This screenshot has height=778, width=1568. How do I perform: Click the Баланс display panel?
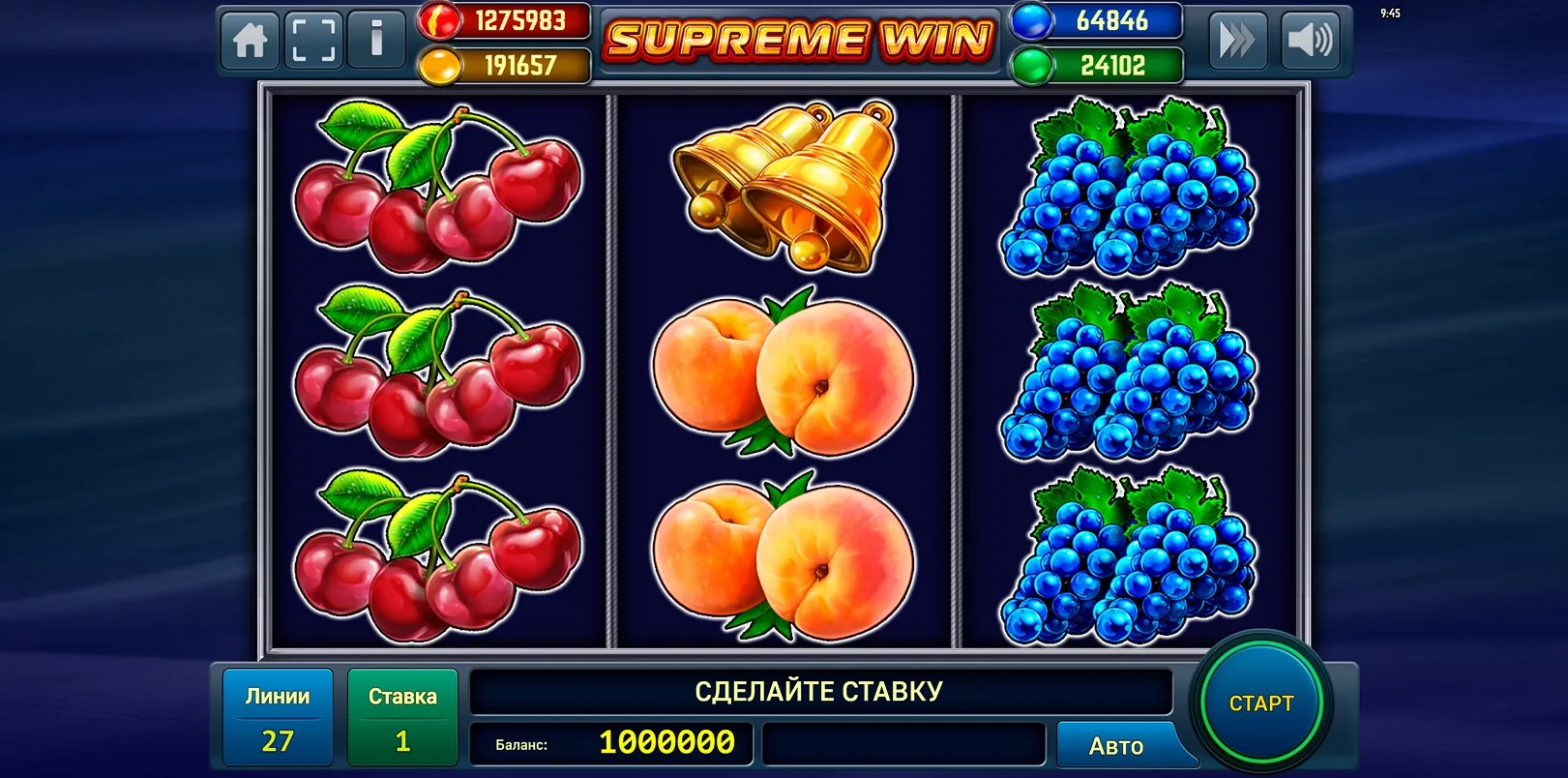coord(611,745)
